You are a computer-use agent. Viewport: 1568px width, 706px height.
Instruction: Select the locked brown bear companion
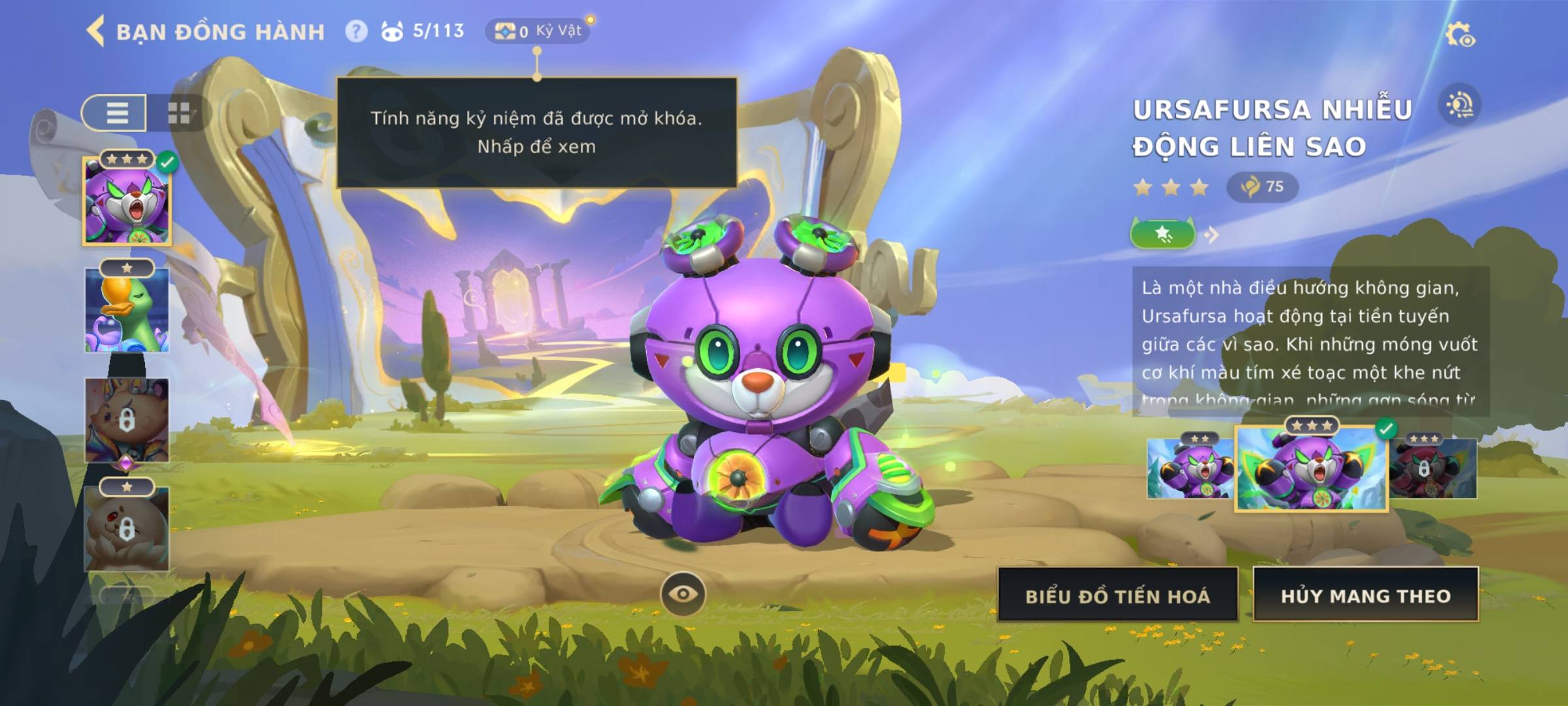coord(127,529)
